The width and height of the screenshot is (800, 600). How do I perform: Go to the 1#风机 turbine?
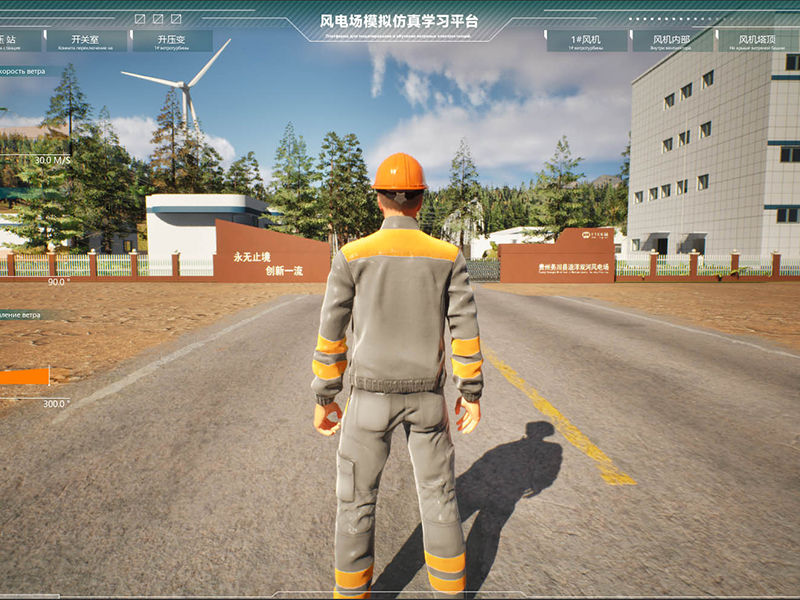pos(587,41)
